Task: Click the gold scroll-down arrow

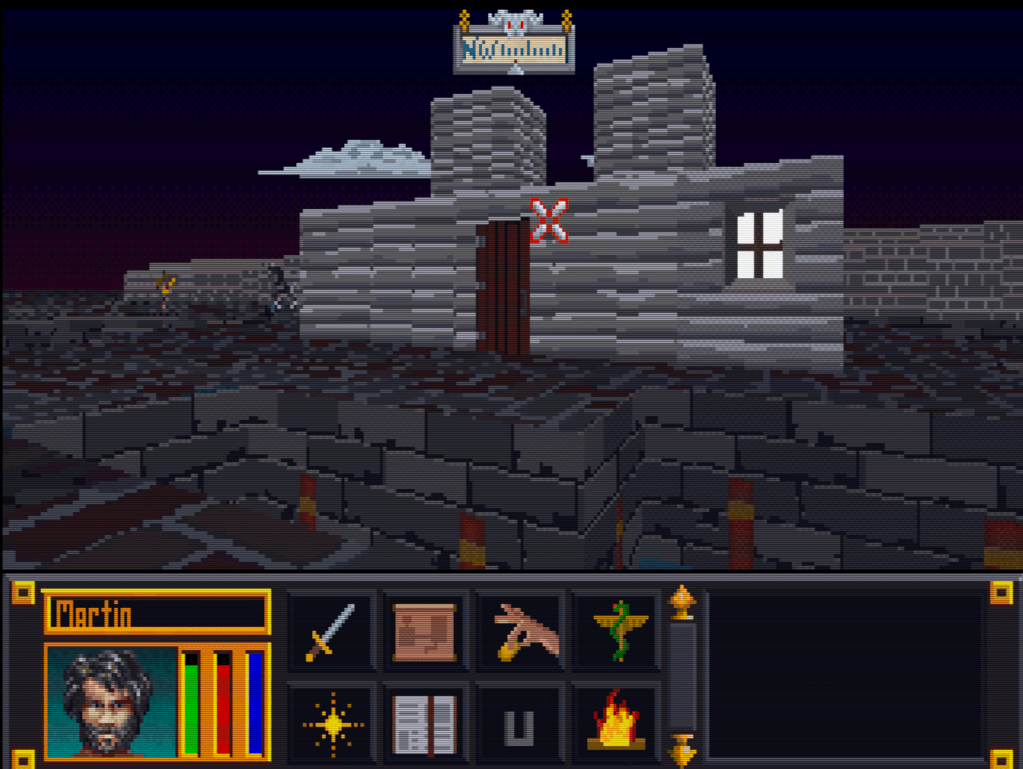Action: 682,748
